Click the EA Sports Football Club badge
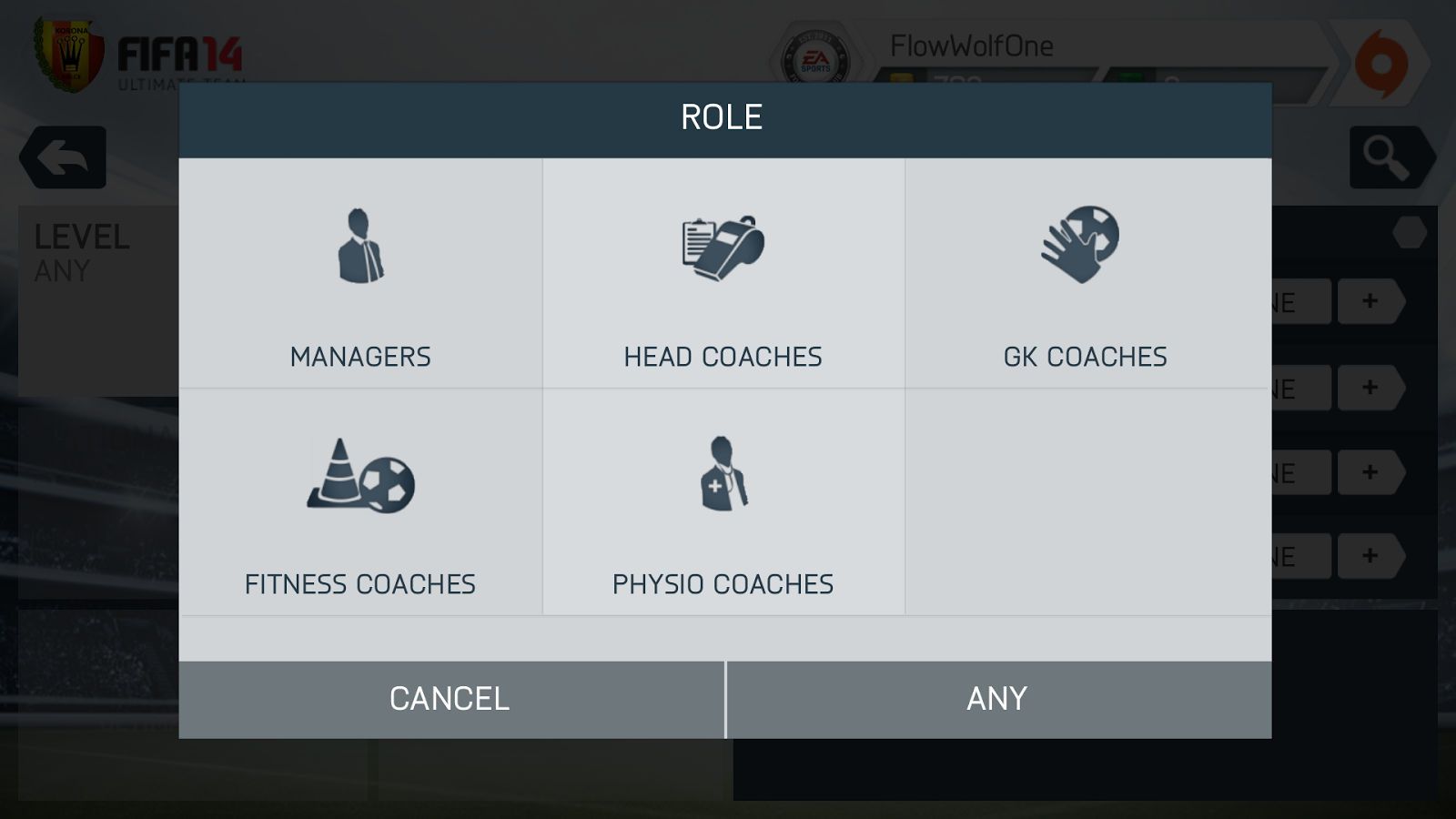1456x819 pixels. click(x=817, y=56)
